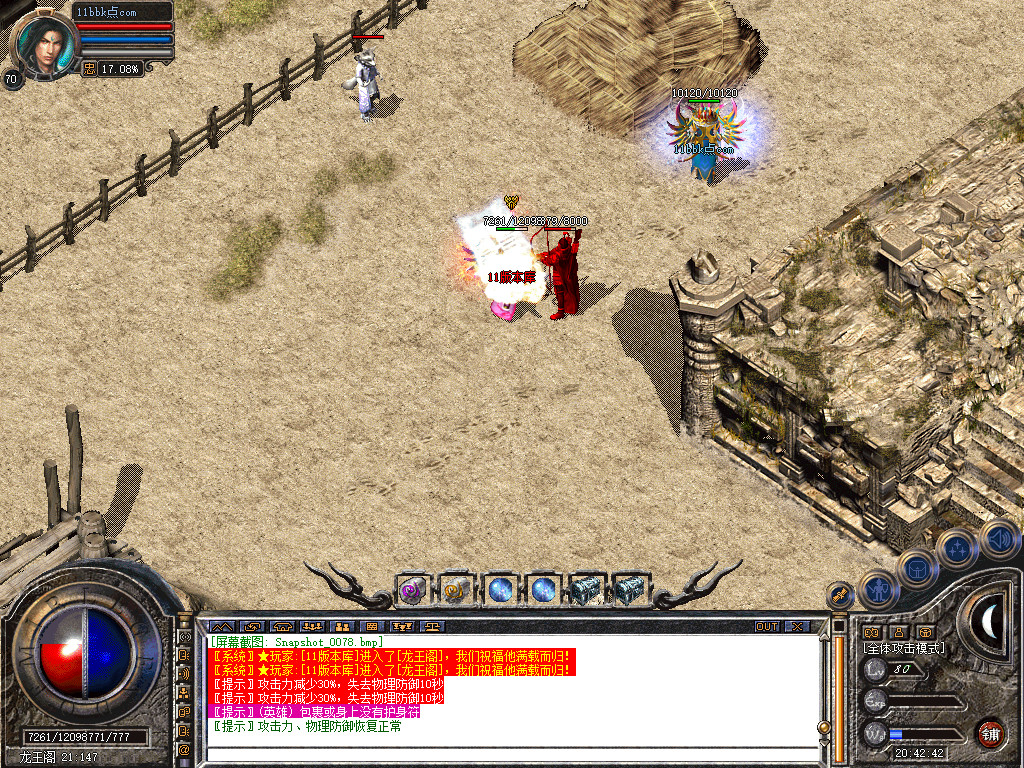Click the mountain-shaped first chat toolbar button
This screenshot has height=768, width=1024.
(x=221, y=627)
